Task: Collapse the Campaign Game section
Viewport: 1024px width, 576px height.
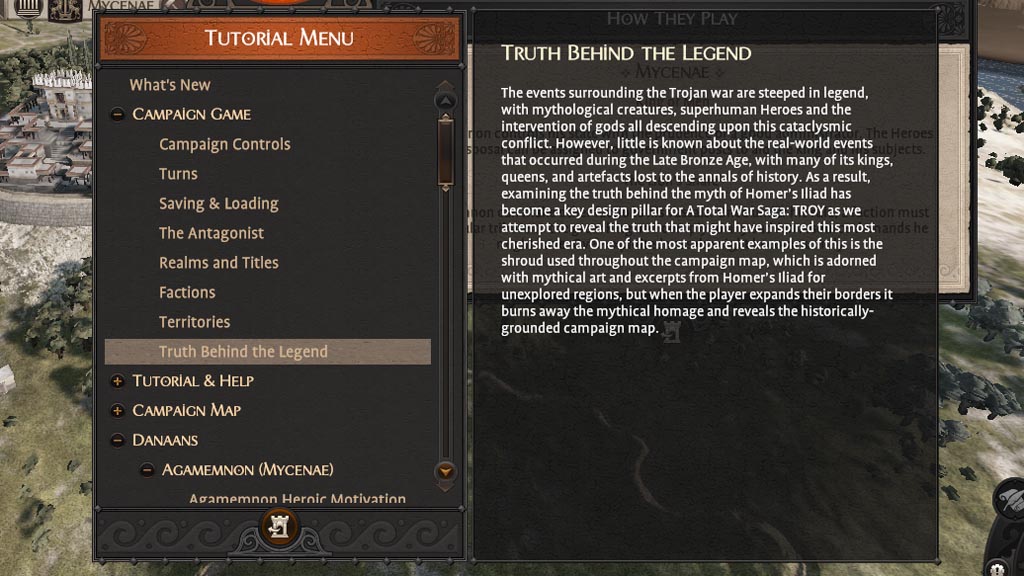Action: point(117,115)
